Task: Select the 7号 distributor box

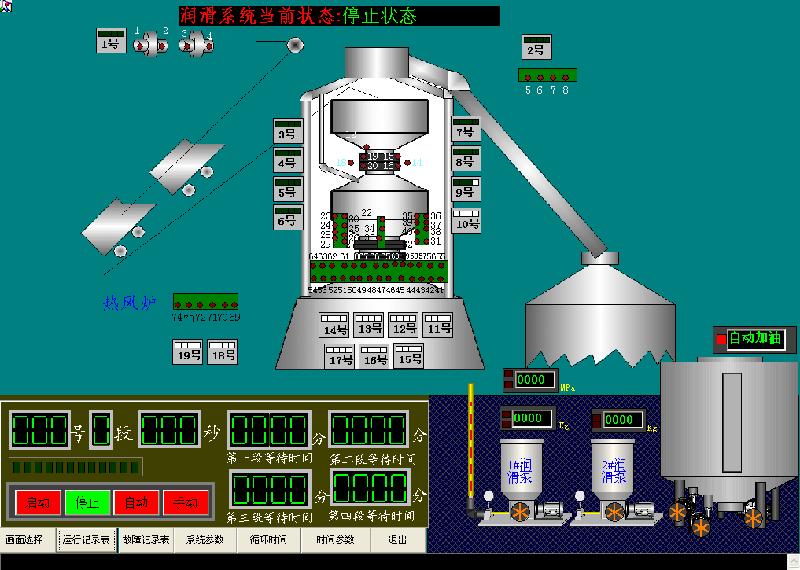Action: click(x=465, y=131)
